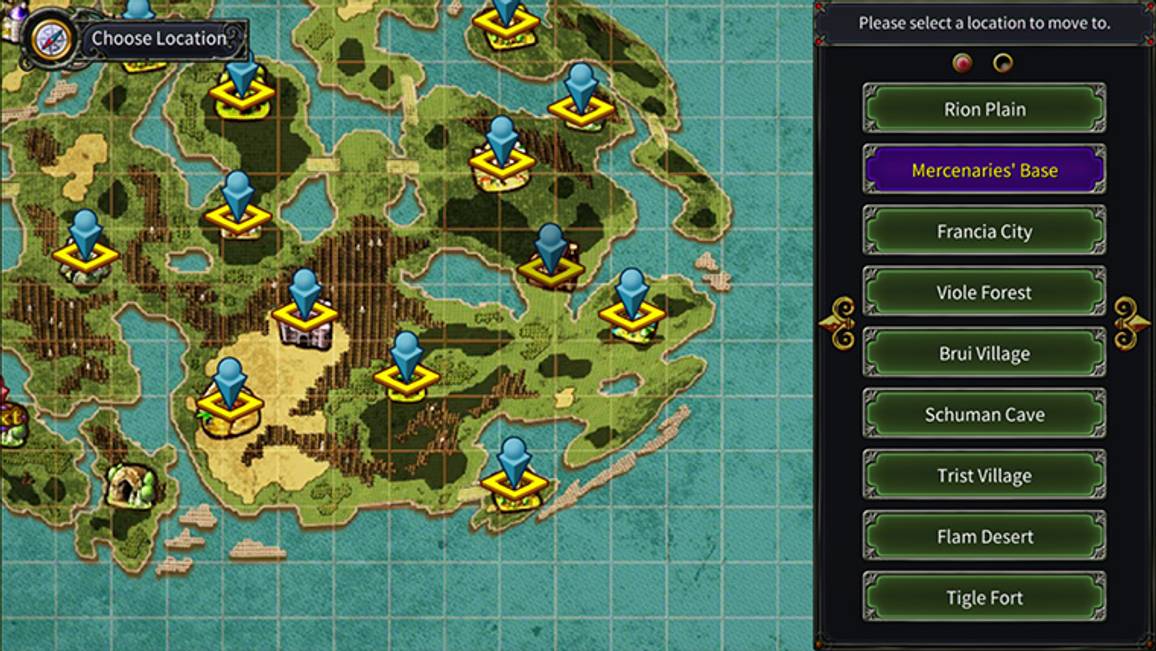Select Rion Plain from the location list

click(x=984, y=109)
